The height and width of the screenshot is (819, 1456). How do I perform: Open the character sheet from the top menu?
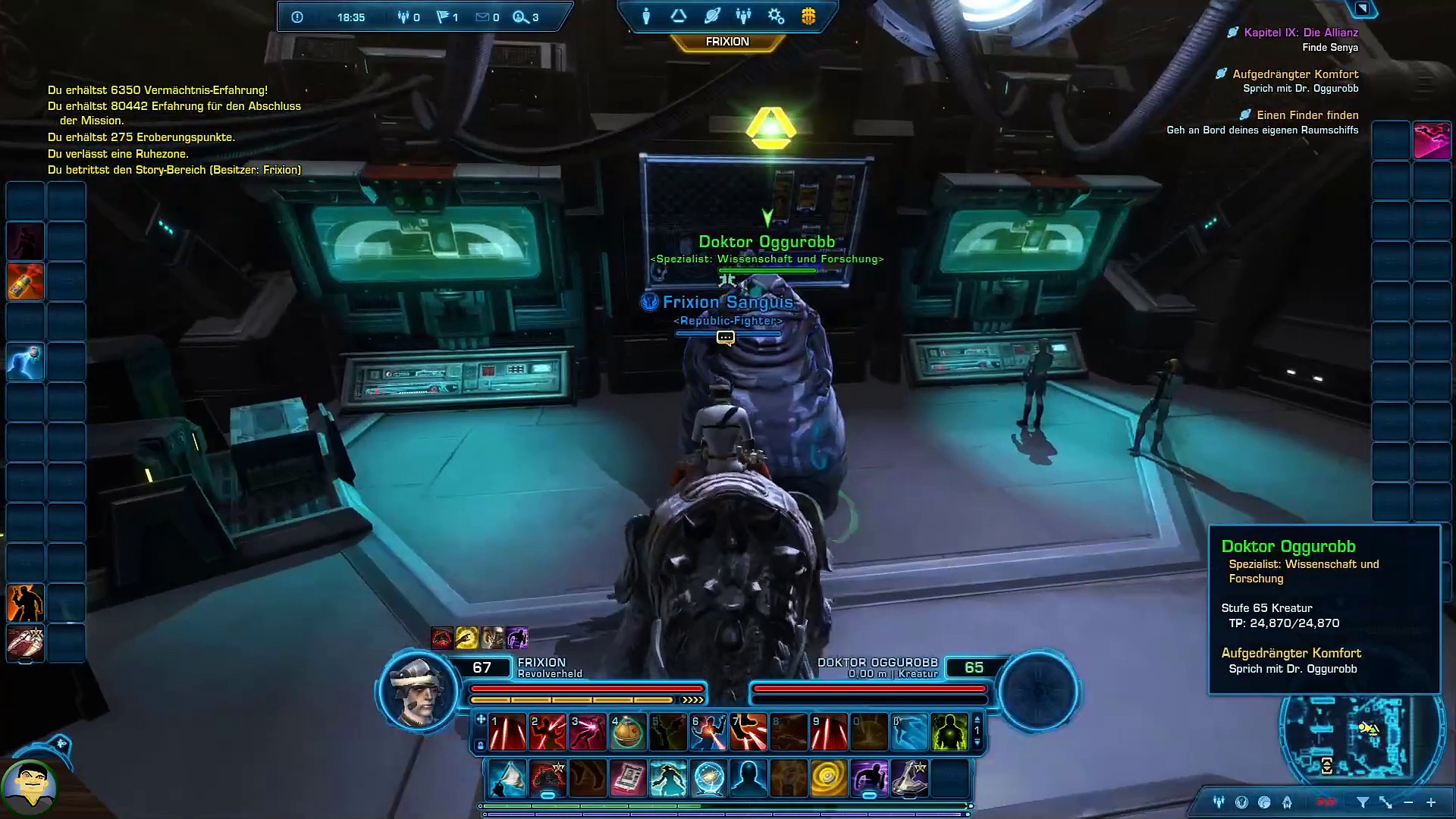click(646, 16)
